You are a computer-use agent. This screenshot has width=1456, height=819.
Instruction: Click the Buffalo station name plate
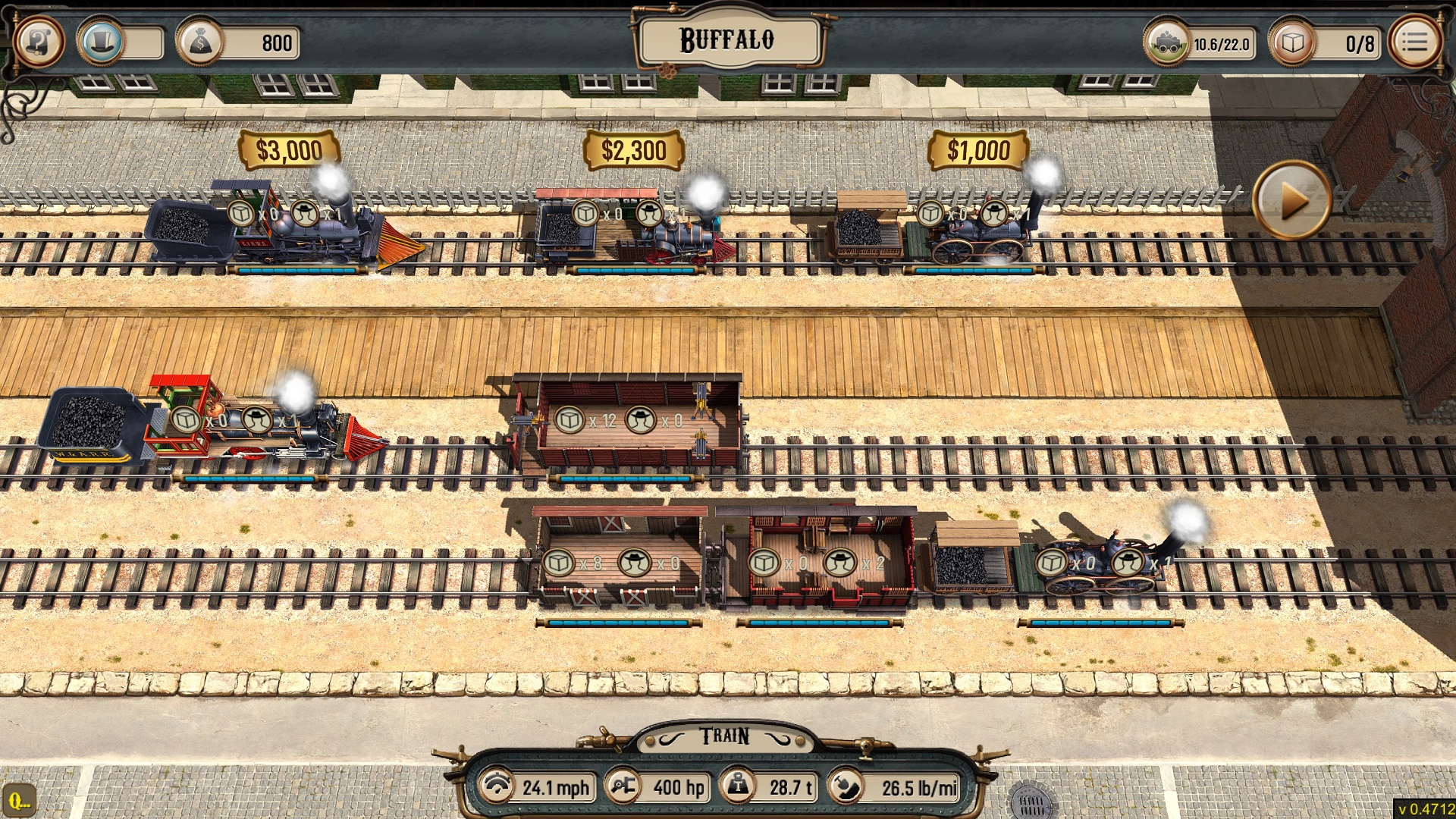(x=727, y=39)
